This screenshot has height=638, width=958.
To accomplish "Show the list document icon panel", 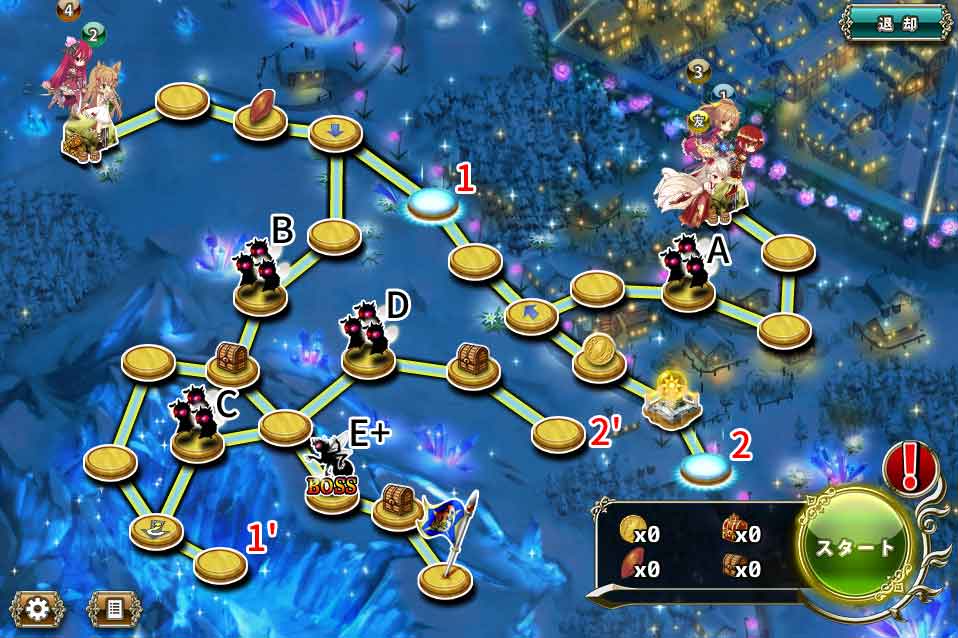I will click(112, 607).
